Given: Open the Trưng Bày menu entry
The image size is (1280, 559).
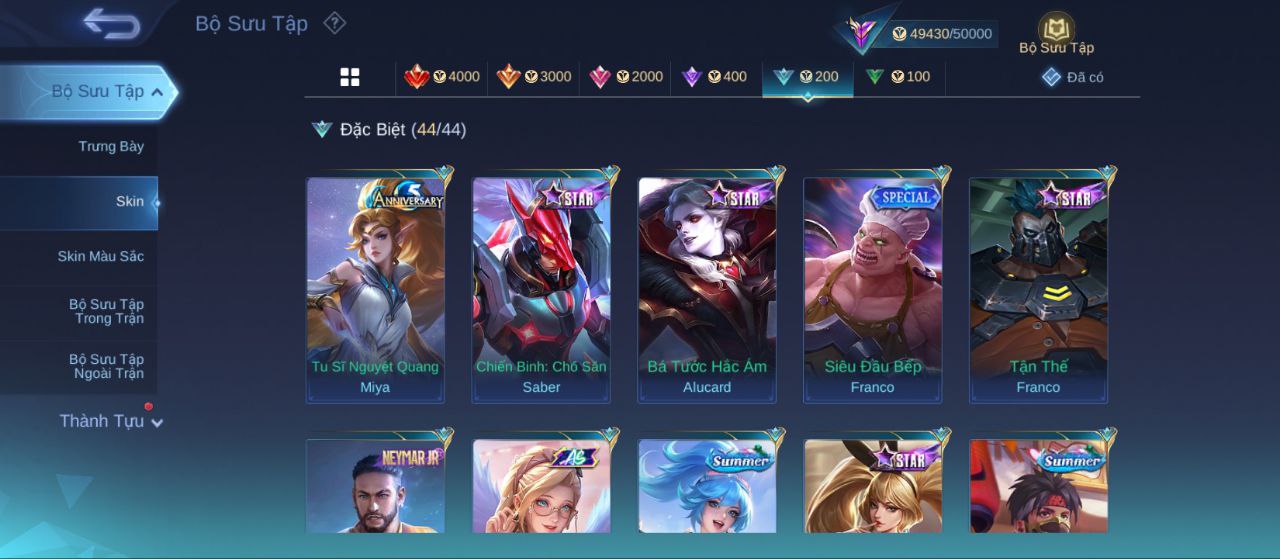Looking at the screenshot, I should 111,147.
